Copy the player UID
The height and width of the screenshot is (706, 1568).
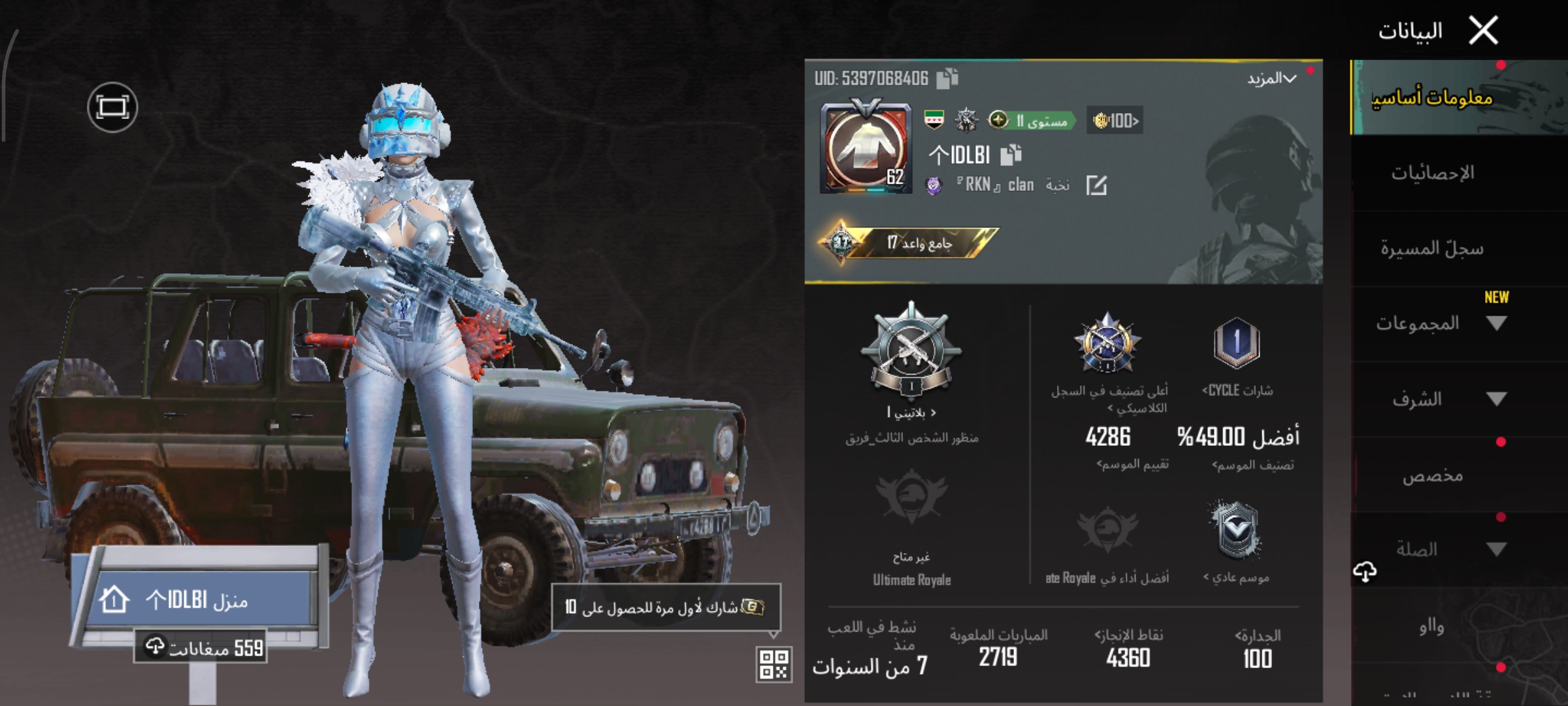pos(947,78)
